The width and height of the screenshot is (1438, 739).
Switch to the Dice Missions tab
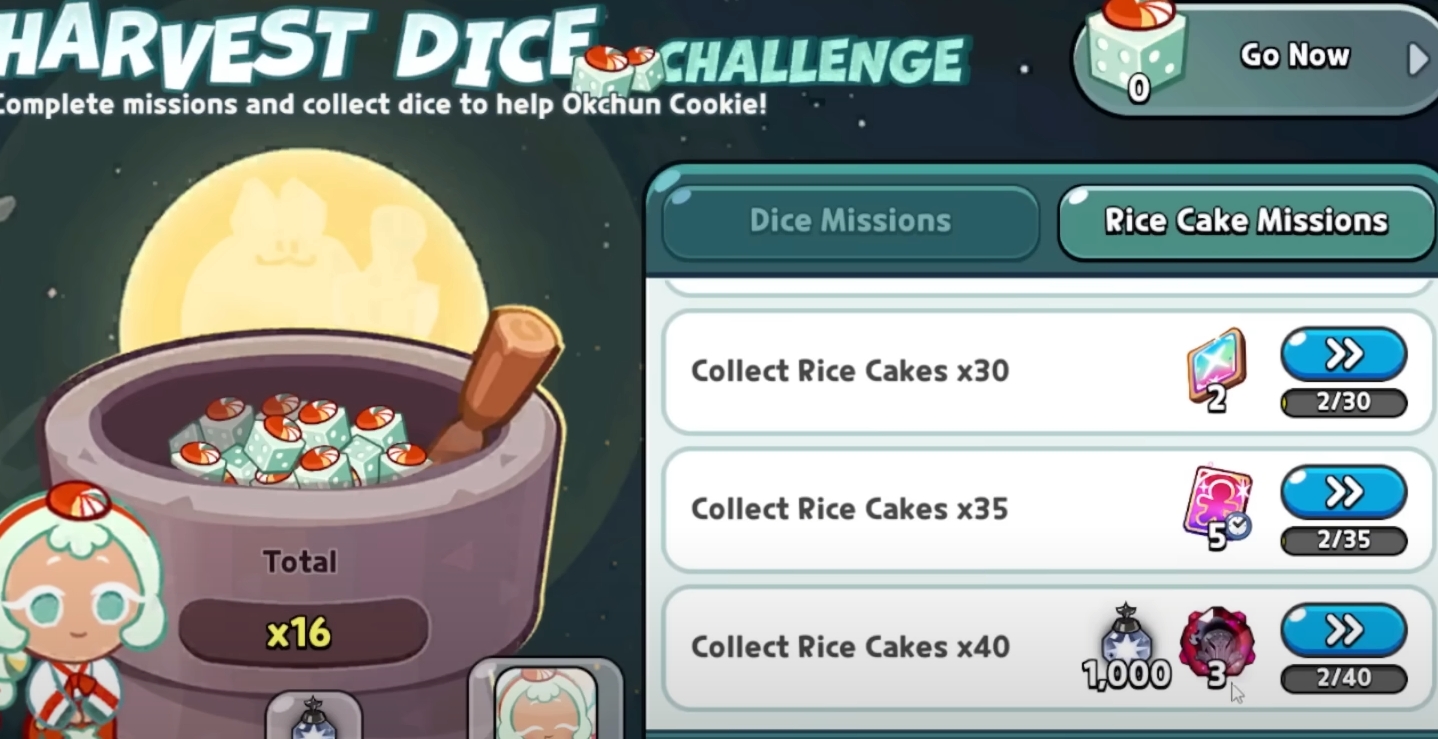tap(849, 221)
